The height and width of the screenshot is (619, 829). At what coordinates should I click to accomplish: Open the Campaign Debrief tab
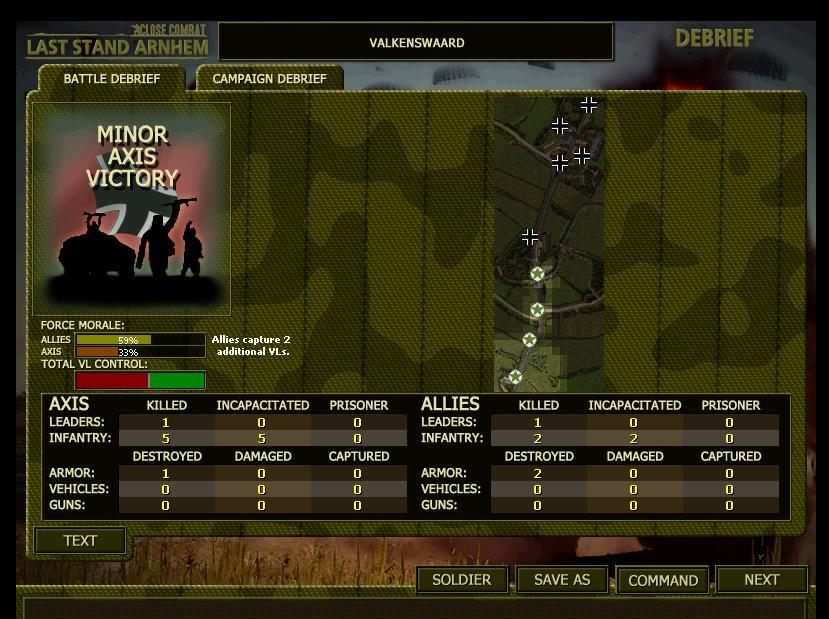269,79
